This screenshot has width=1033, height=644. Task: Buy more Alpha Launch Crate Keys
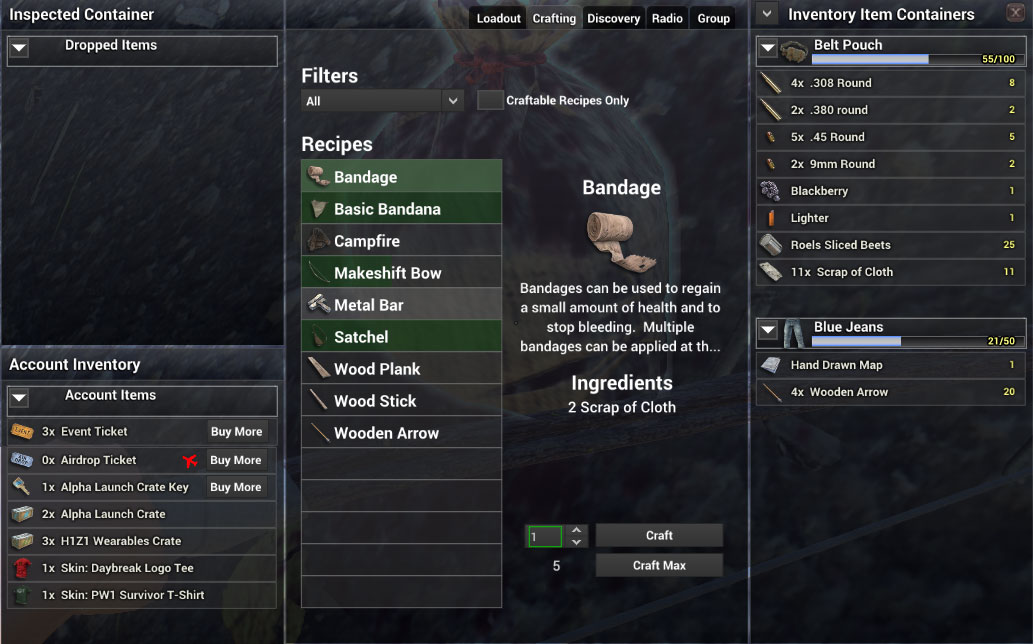coord(236,487)
